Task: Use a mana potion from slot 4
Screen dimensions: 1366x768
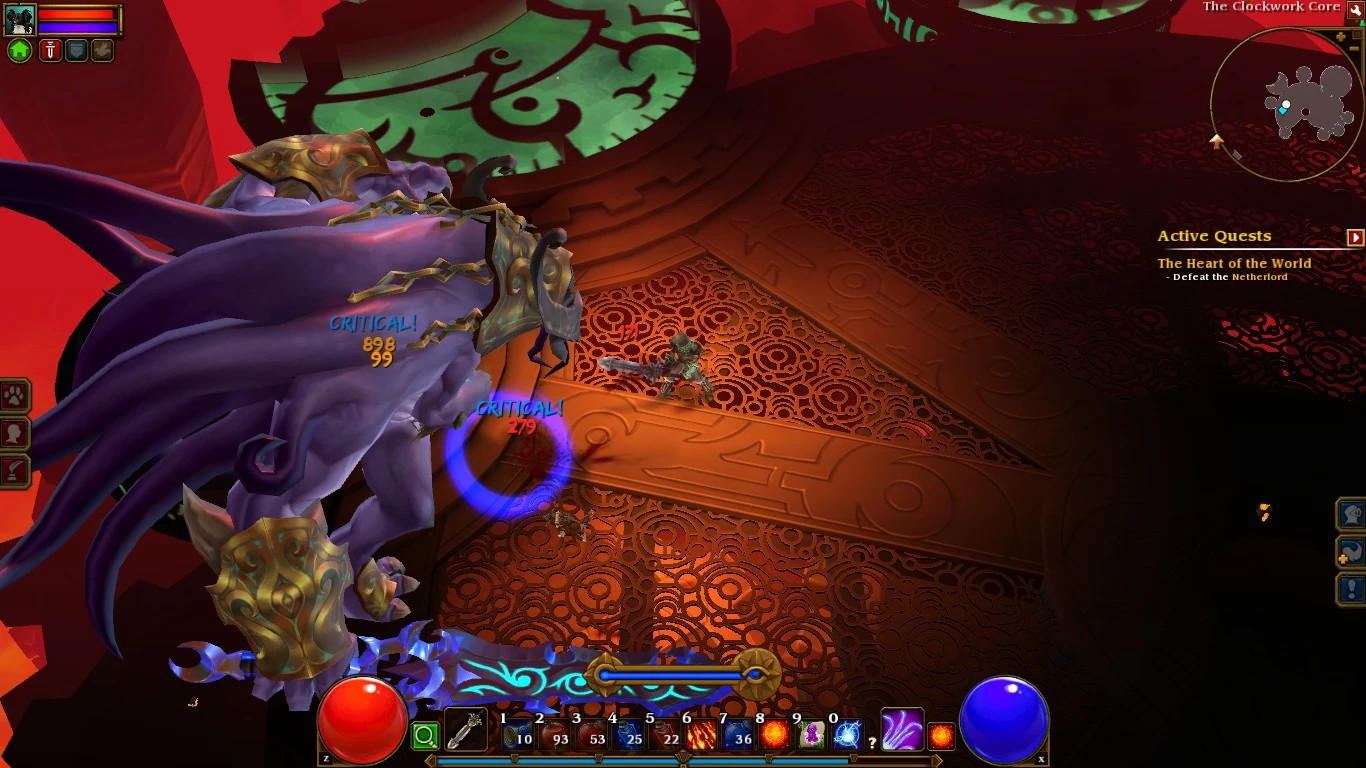Action: click(x=627, y=734)
